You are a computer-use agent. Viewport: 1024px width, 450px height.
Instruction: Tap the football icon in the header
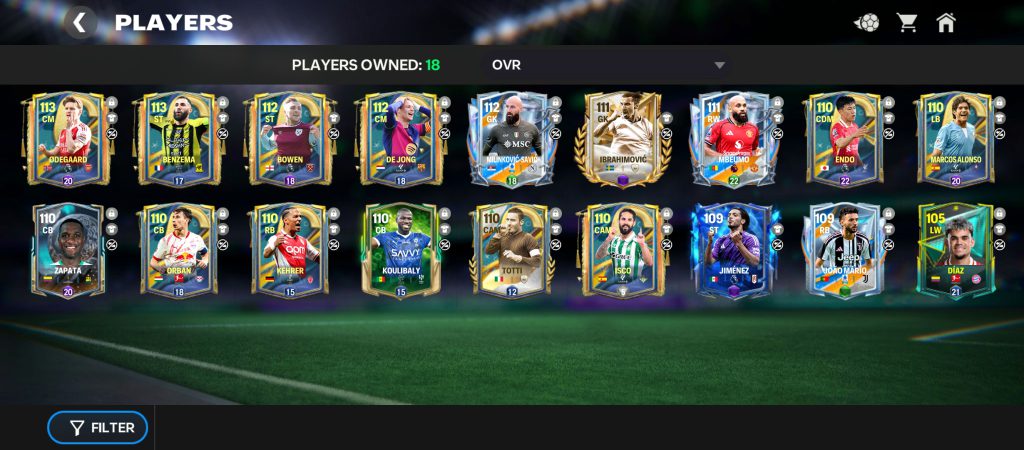pos(866,22)
